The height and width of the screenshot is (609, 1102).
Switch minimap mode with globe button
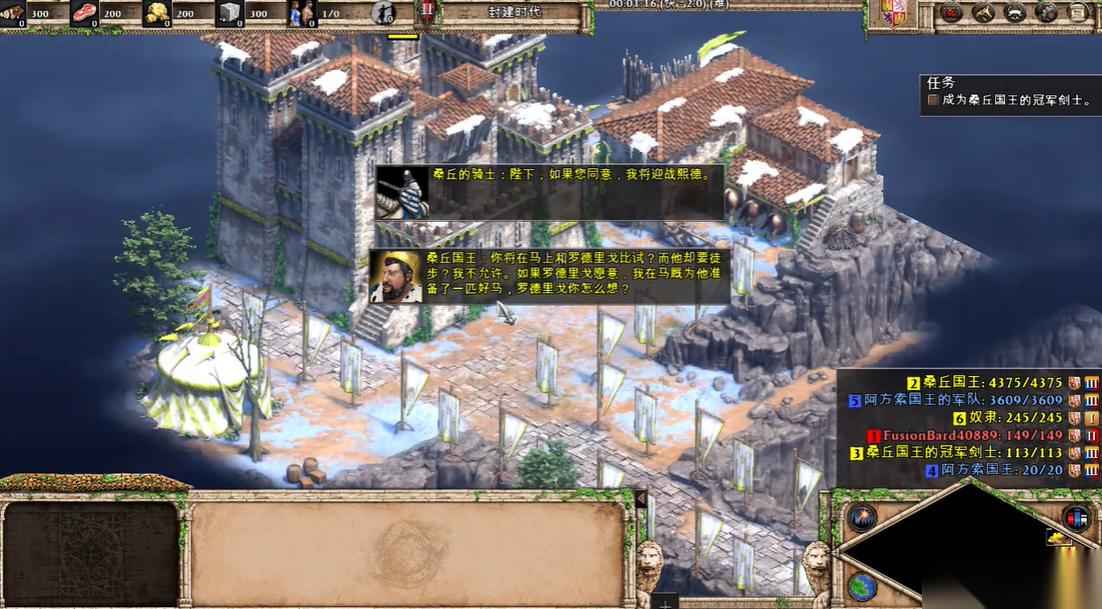(861, 585)
